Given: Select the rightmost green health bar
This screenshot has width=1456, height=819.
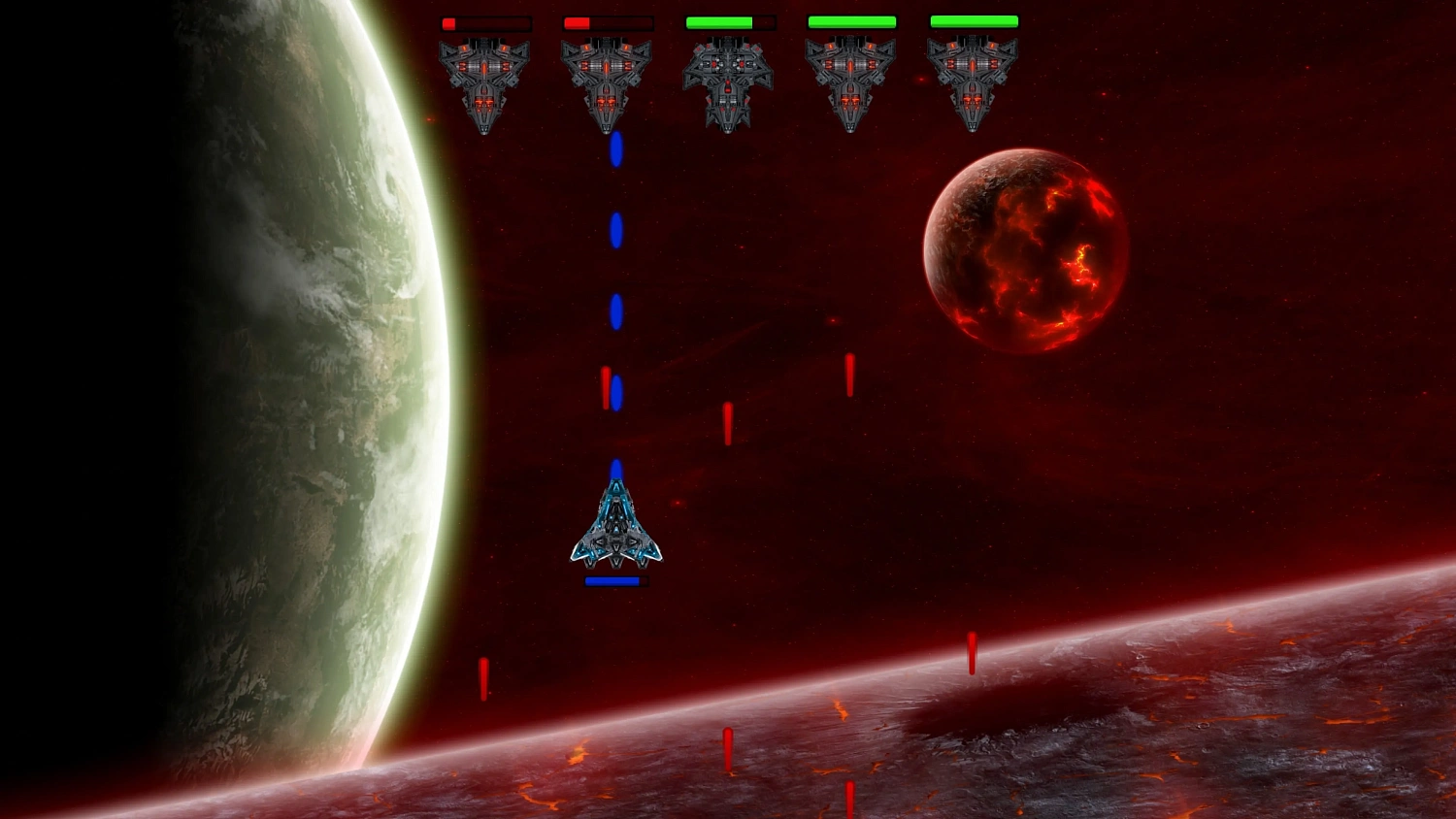Looking at the screenshot, I should pos(973,20).
